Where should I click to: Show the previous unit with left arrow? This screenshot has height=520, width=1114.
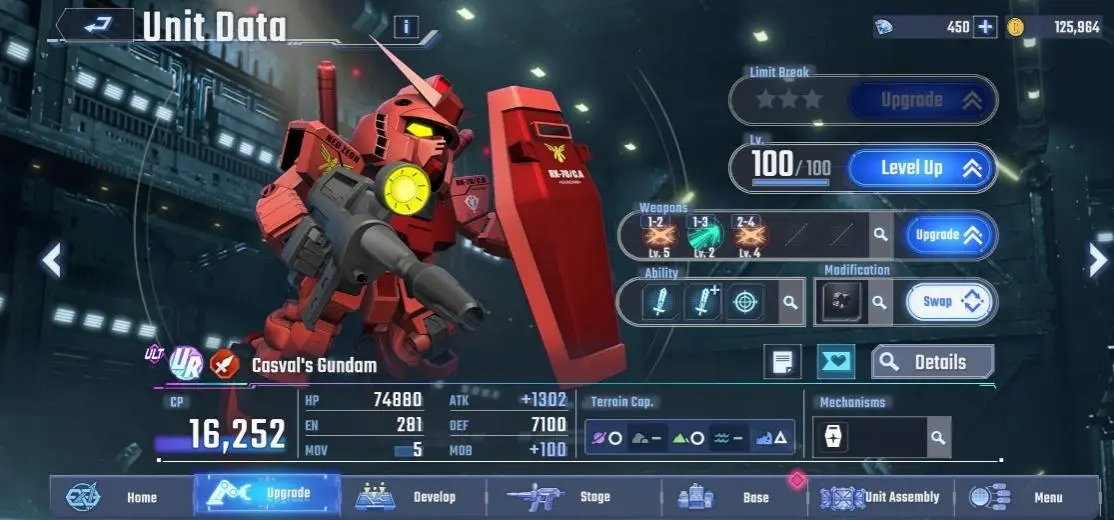[x=52, y=260]
